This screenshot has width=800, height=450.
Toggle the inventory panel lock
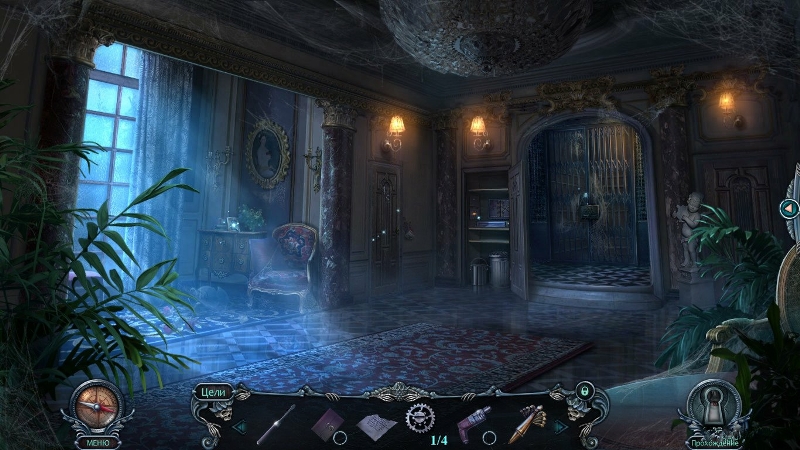(585, 390)
